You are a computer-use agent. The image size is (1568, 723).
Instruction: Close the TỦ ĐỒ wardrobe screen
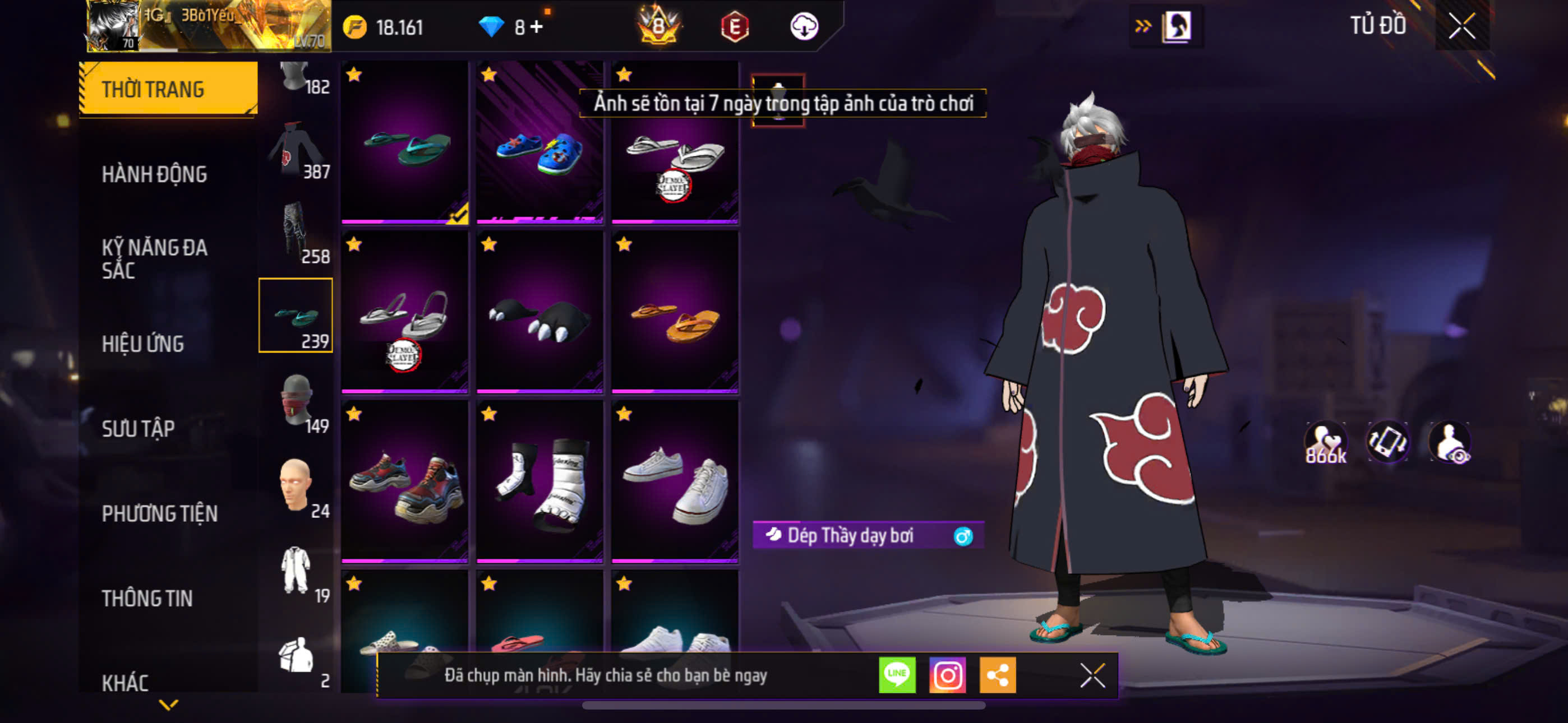click(x=1461, y=26)
